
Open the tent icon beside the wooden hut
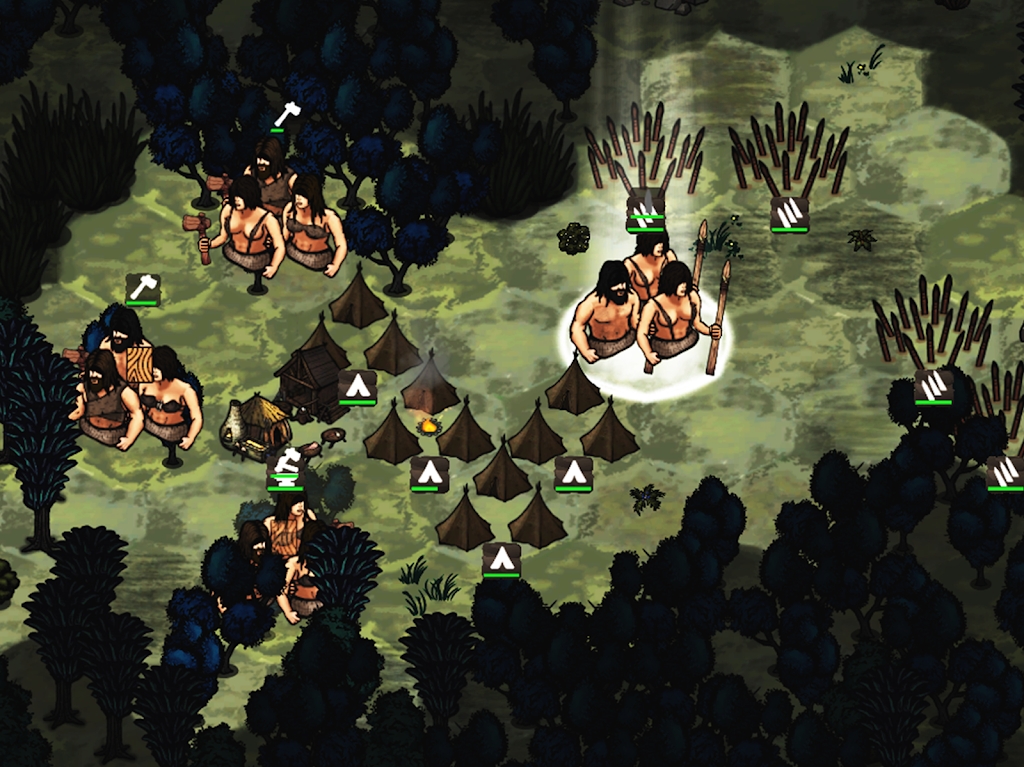(357, 386)
